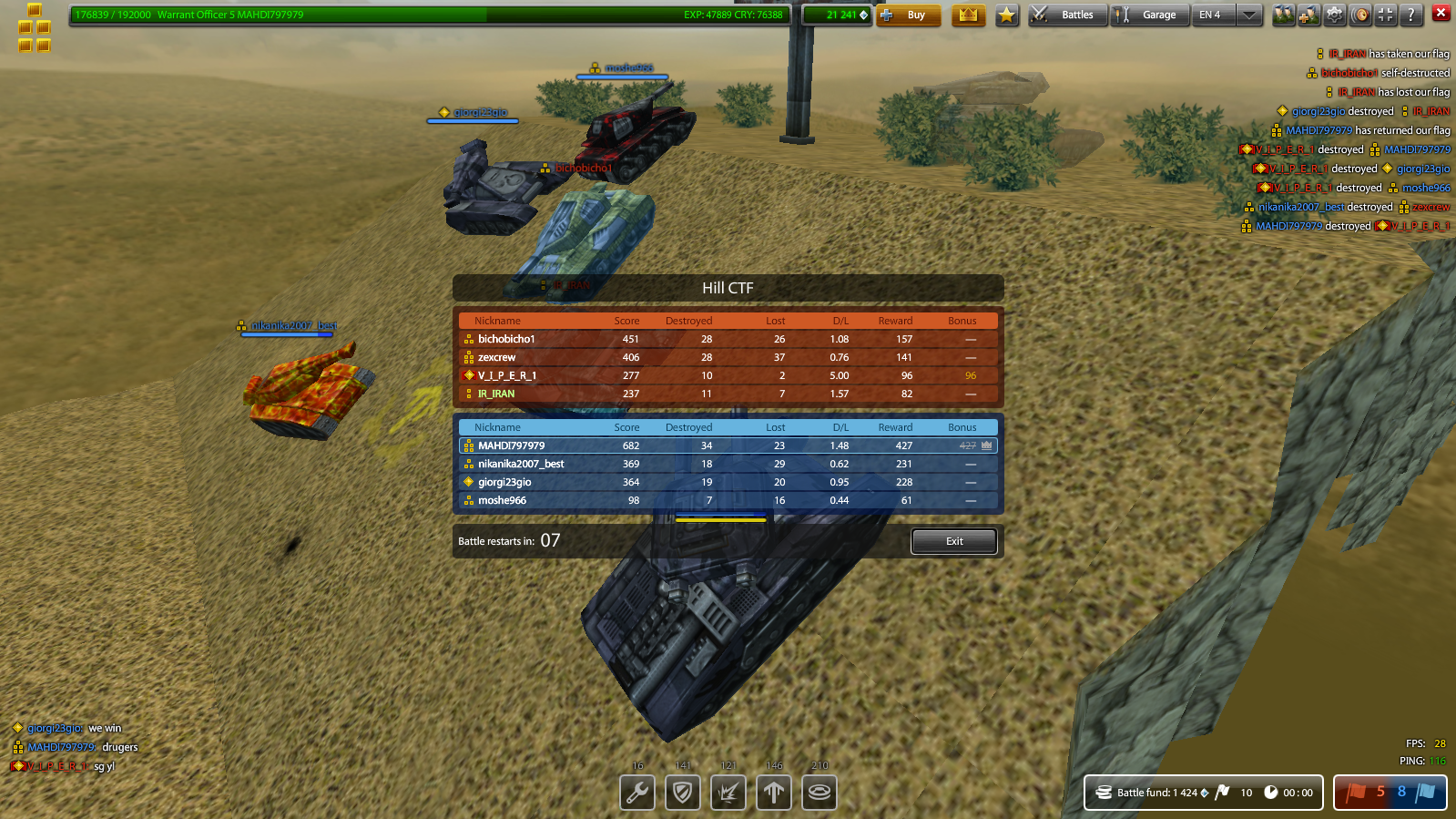The width and height of the screenshot is (1456, 819).
Task: Toggle game sound with the speaker icon
Action: pos(1360,15)
